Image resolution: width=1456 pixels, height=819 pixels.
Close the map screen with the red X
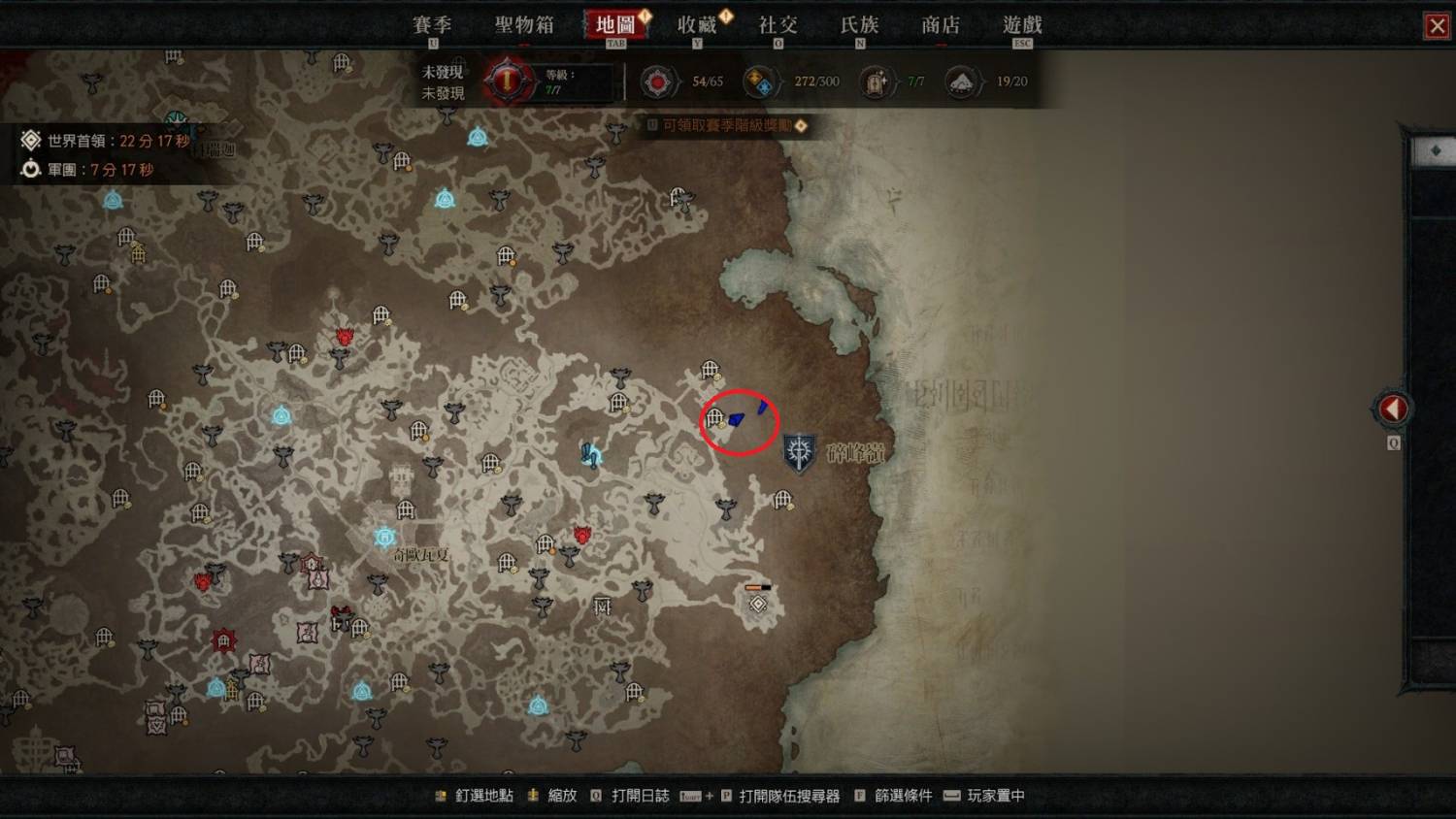tap(1437, 26)
